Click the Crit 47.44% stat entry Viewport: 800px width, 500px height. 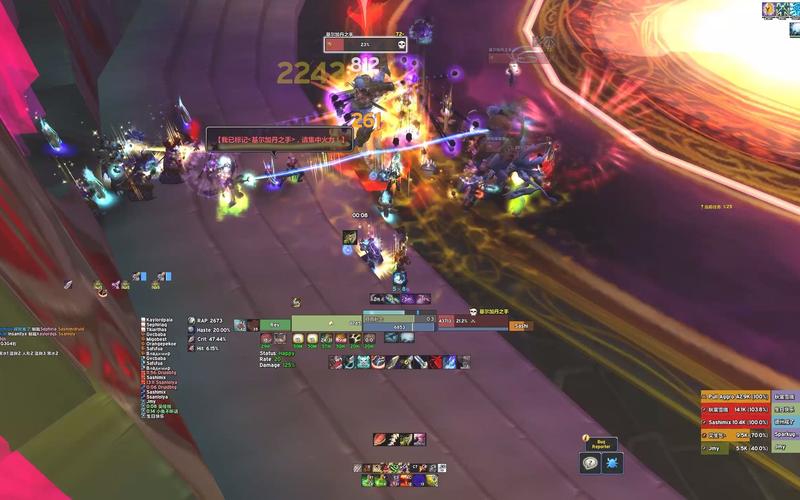point(210,339)
